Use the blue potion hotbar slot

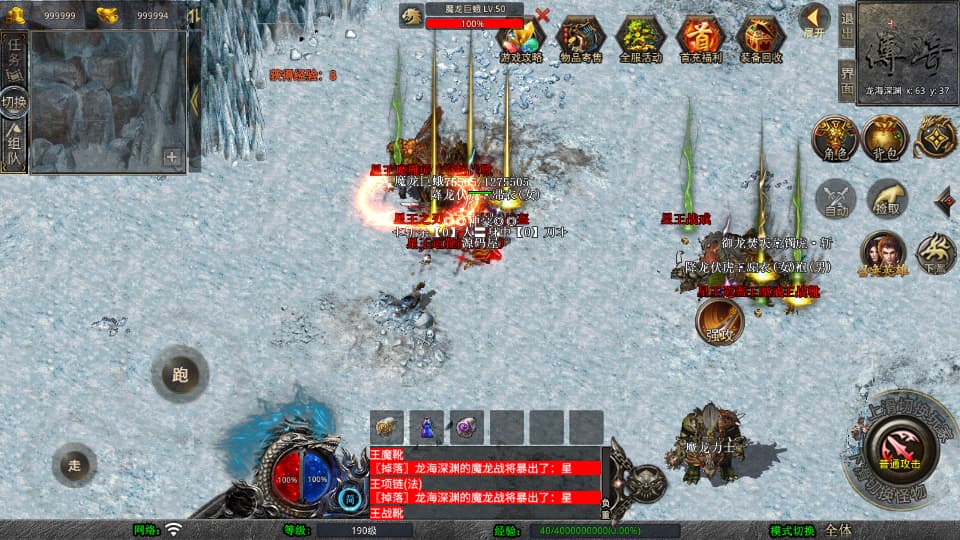tap(426, 427)
